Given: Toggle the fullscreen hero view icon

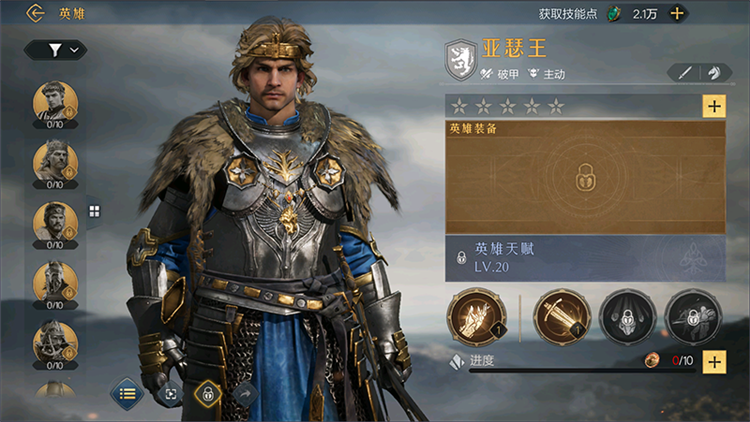Looking at the screenshot, I should pos(170,394).
